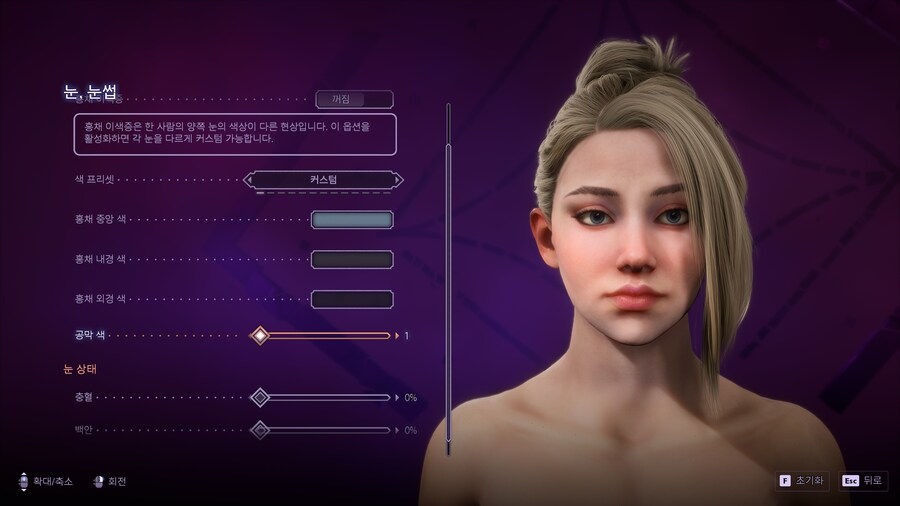Image resolution: width=900 pixels, height=506 pixels.
Task: Click the 백안 slider handle
Action: coord(260,431)
